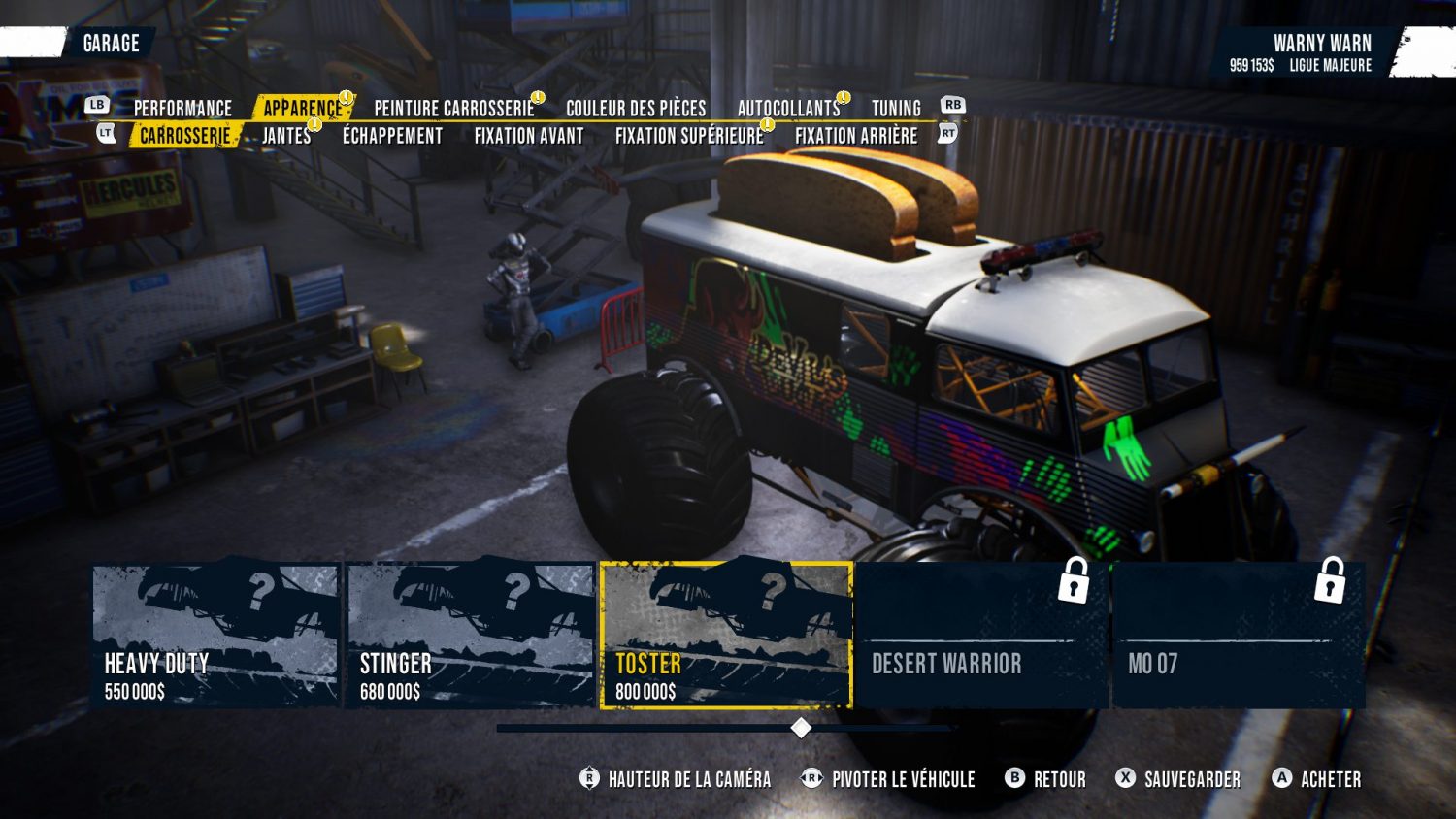
Task: Show Fixation Supérieure options
Action: coord(689,136)
